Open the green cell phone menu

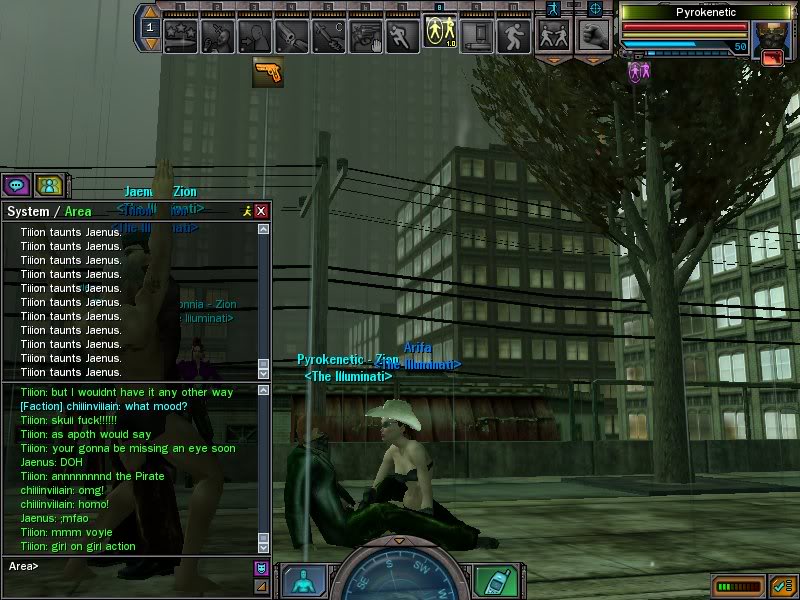(x=489, y=581)
